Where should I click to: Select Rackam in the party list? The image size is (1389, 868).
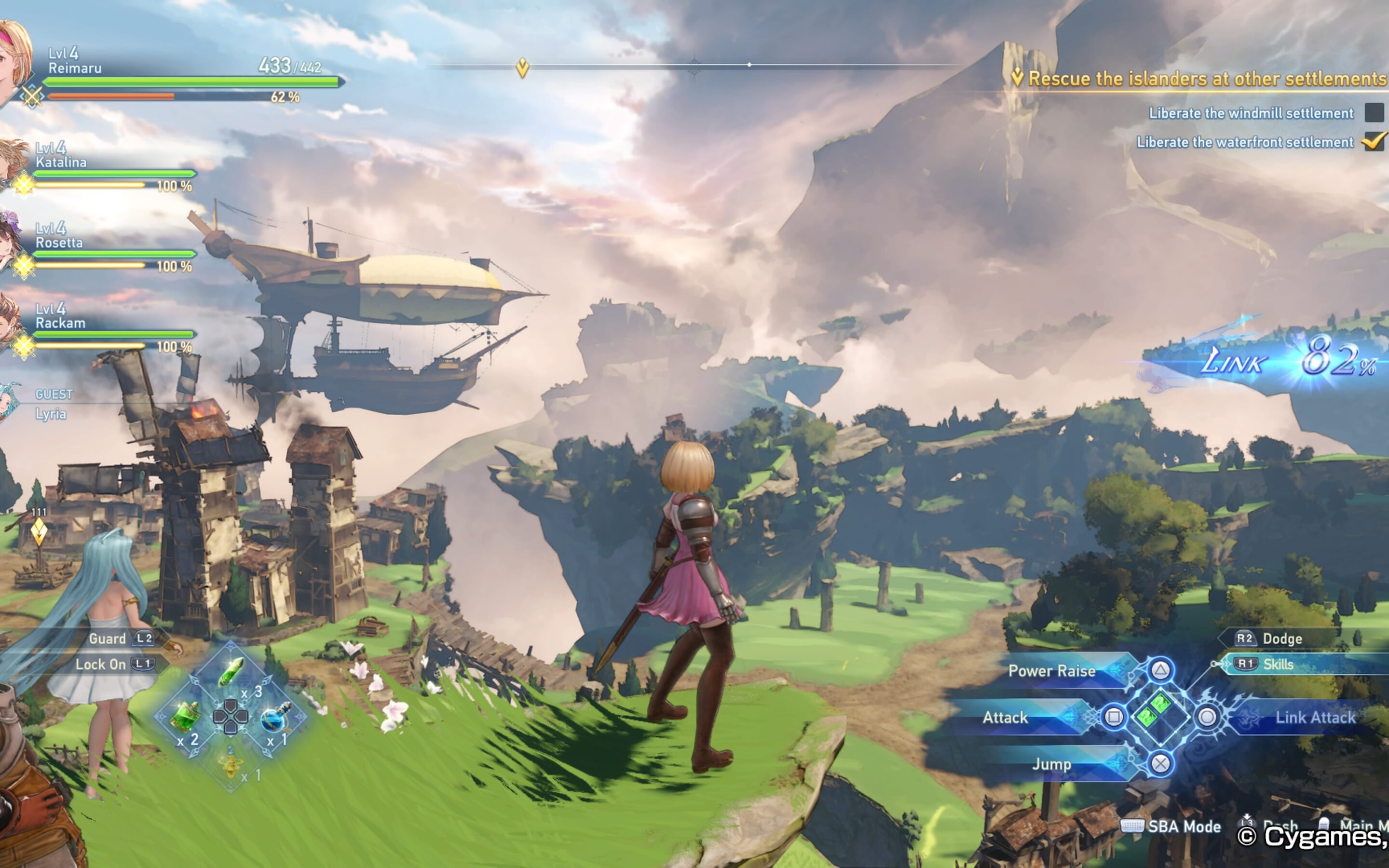click(60, 323)
